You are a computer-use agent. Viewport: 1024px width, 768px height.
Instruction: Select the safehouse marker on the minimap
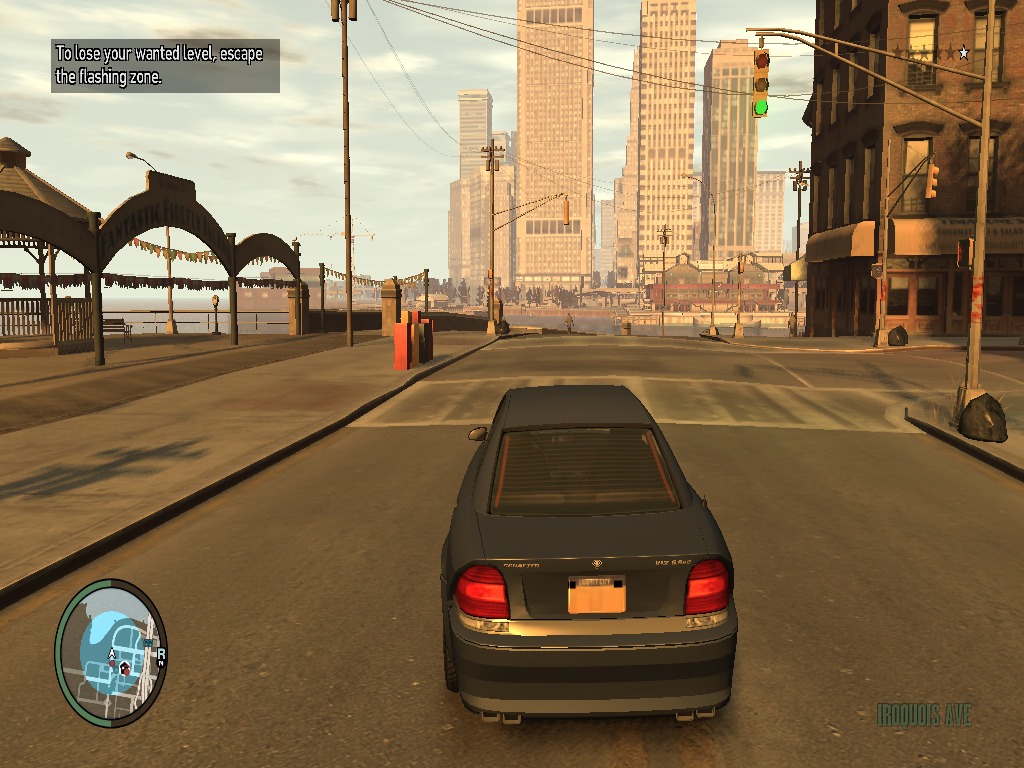[x=124, y=666]
